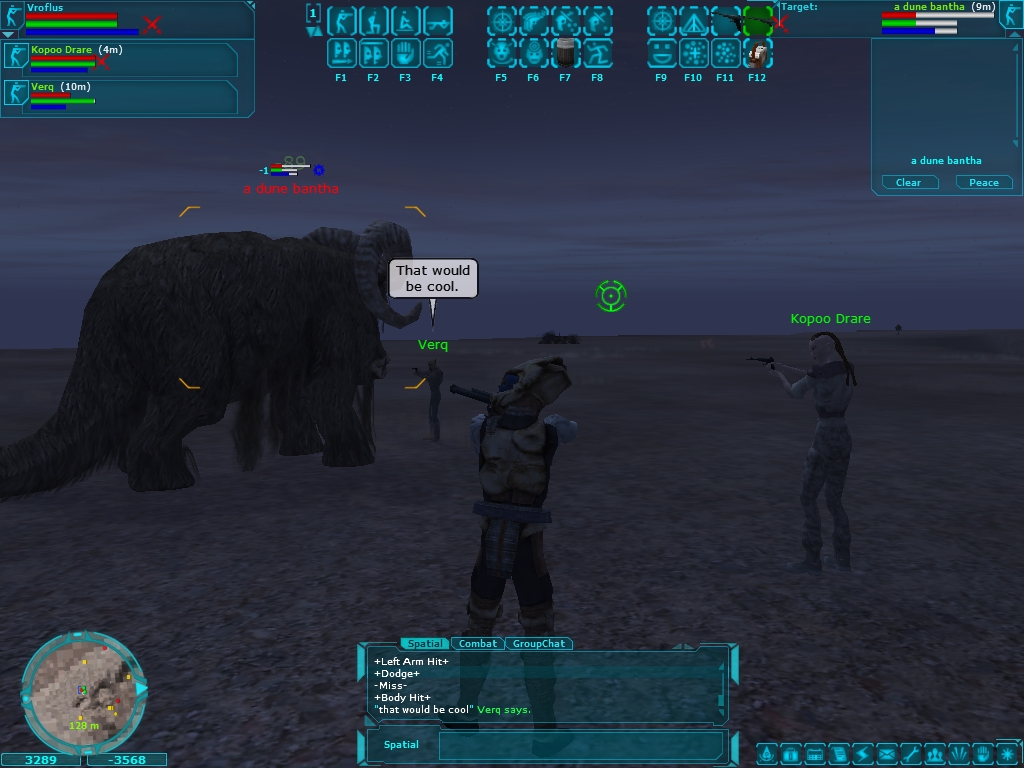
Task: Open the inventory briefcase icon
Action: [x=790, y=753]
